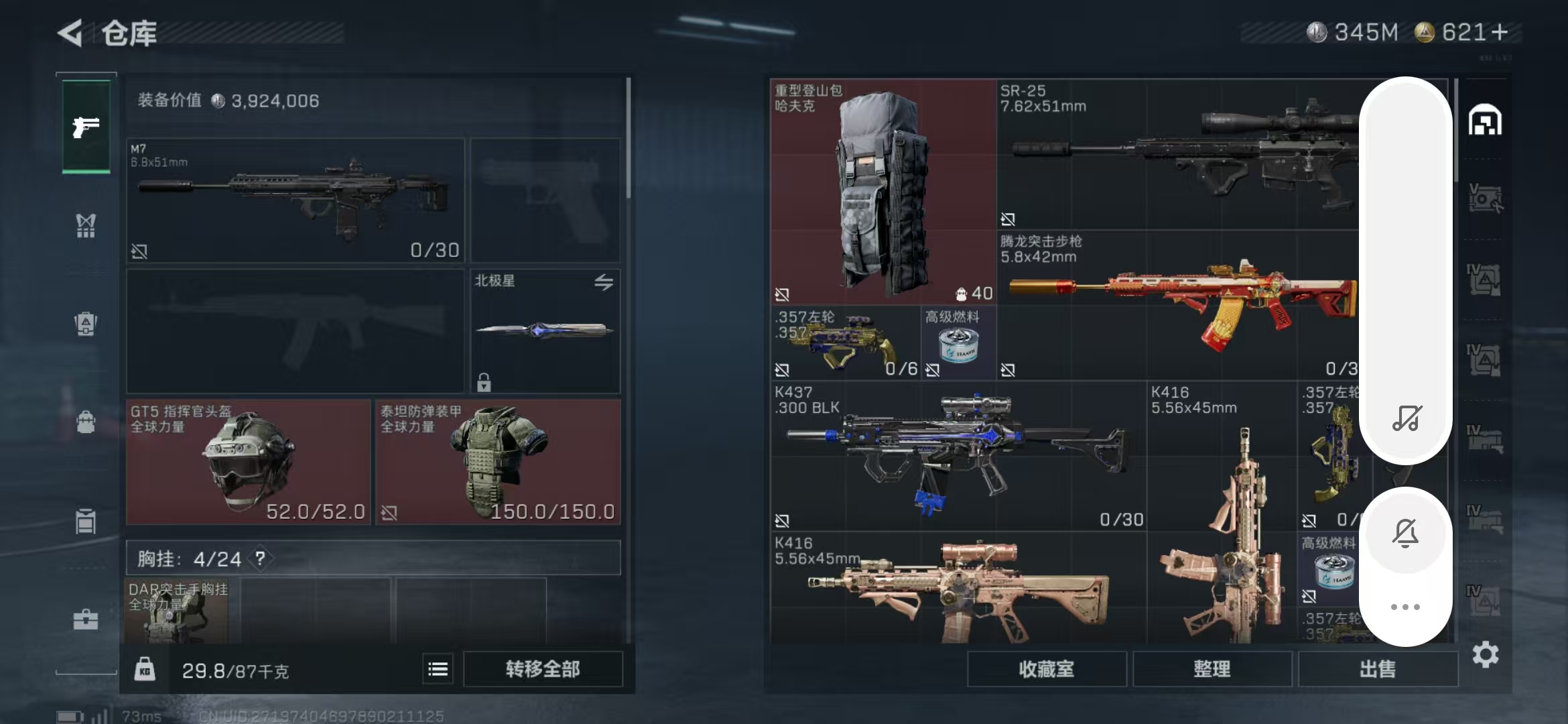Image resolution: width=1568 pixels, height=724 pixels.
Task: Select the 重型登山包 backpack
Action: (x=883, y=191)
